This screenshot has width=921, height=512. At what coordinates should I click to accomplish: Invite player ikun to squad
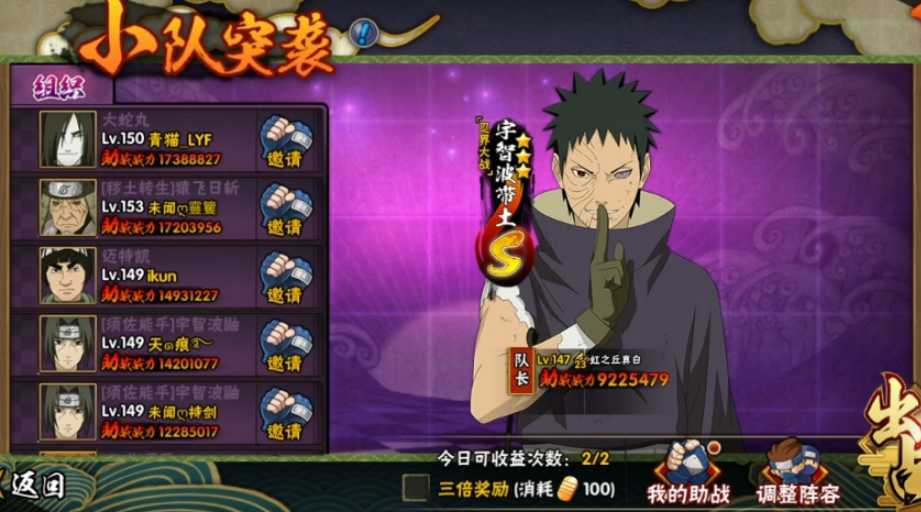pyautogui.click(x=285, y=277)
